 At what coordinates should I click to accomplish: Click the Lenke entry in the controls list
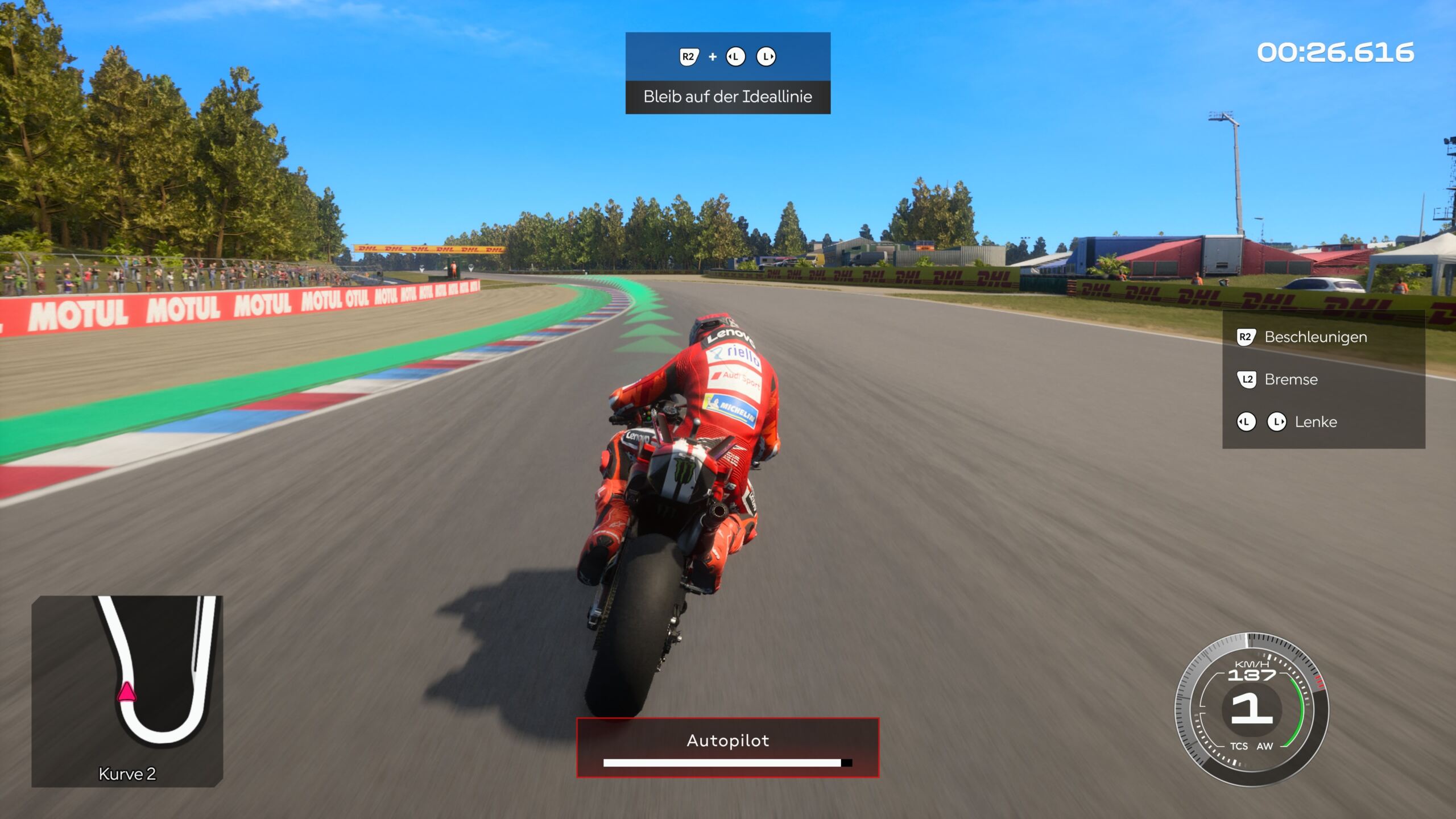click(x=1316, y=422)
